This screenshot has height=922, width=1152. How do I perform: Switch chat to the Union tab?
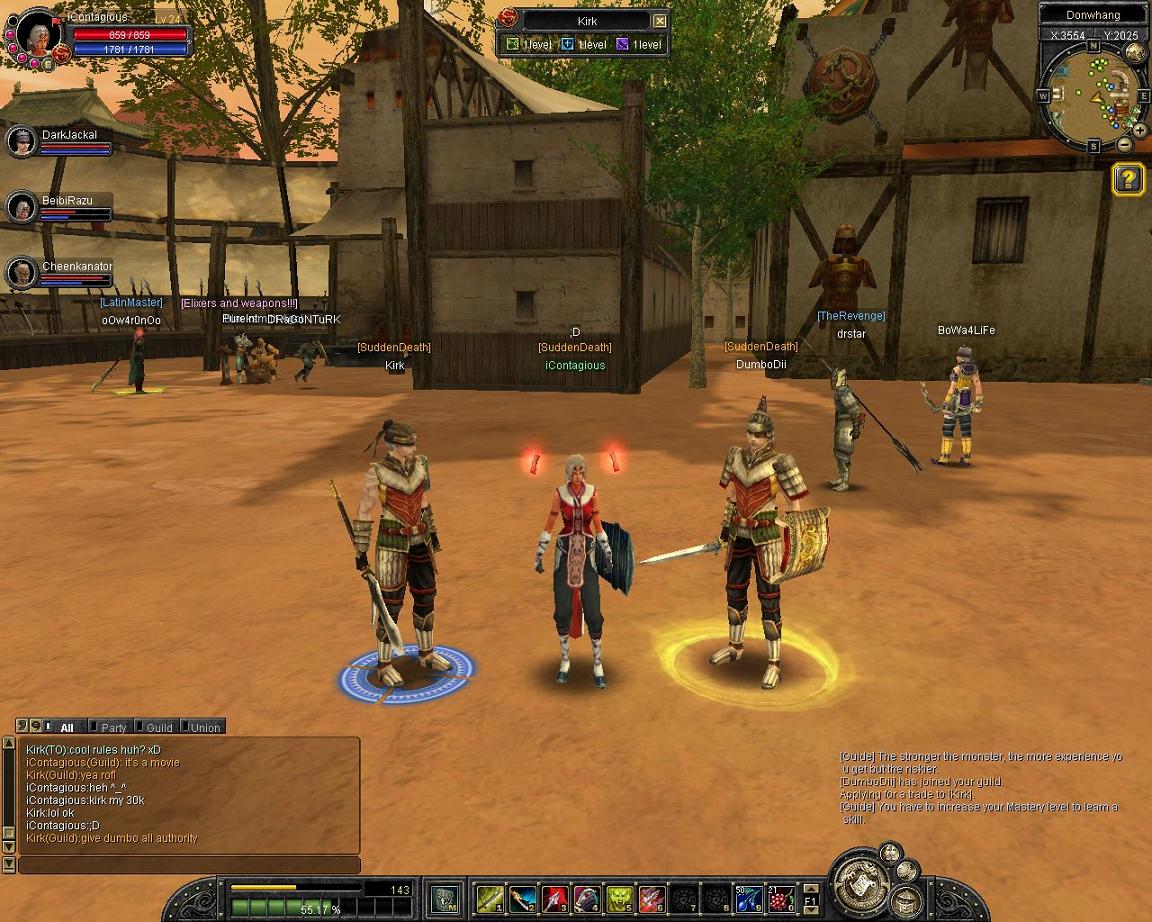tap(205, 727)
